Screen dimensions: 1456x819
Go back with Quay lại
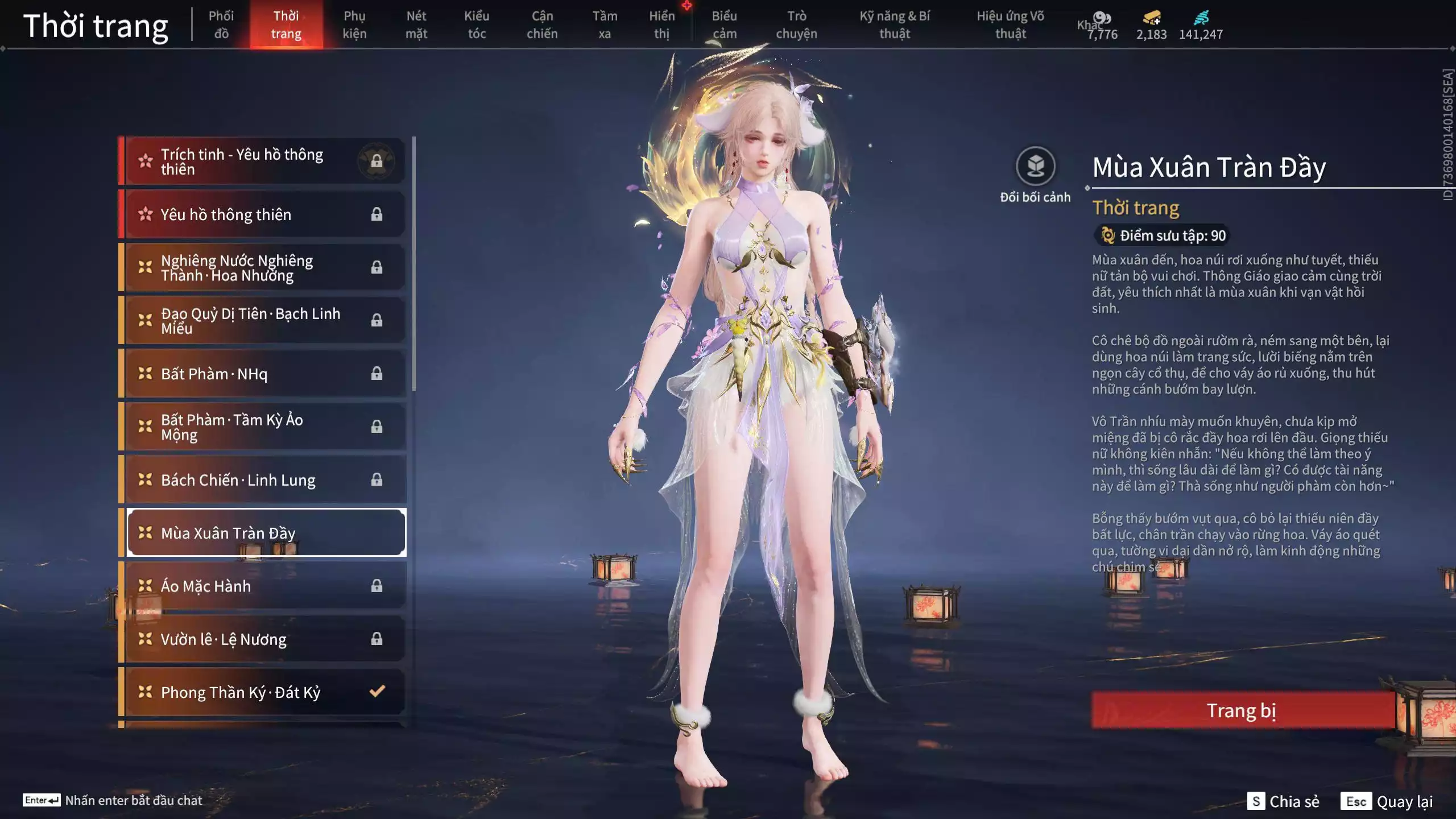click(1387, 801)
